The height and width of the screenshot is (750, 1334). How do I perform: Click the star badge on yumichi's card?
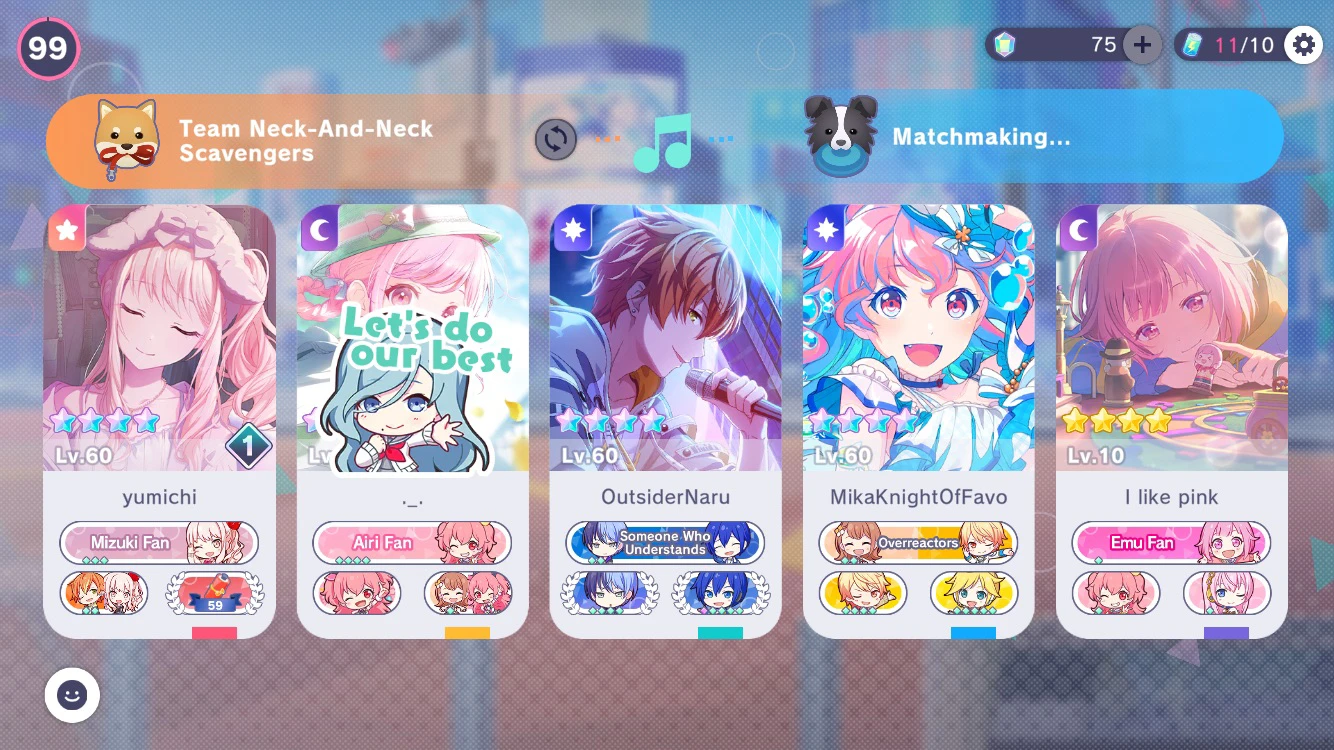click(66, 230)
